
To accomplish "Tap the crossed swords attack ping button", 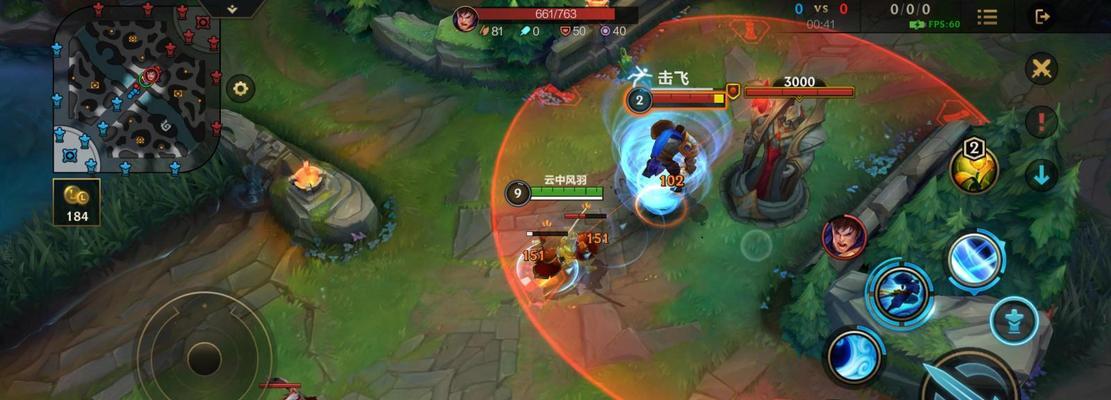I will pyautogui.click(x=1042, y=68).
